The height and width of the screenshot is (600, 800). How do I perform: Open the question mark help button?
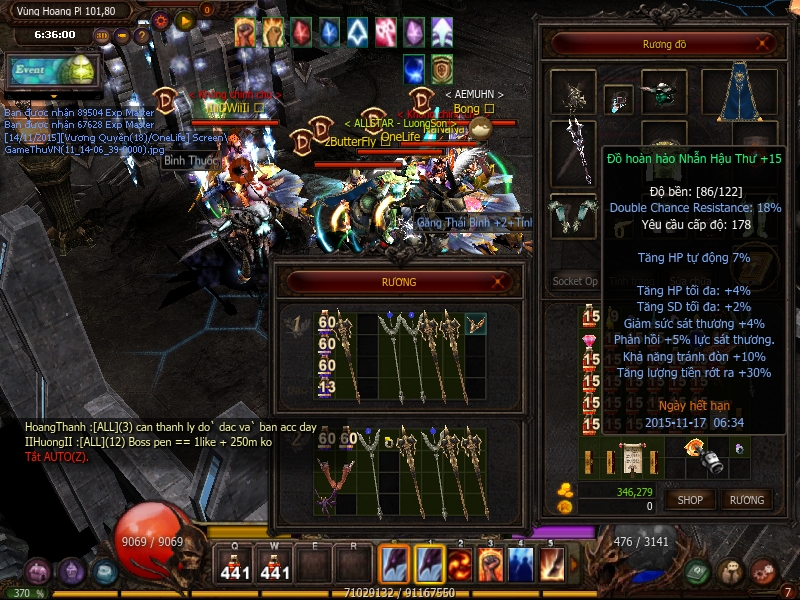pyautogui.click(x=142, y=36)
